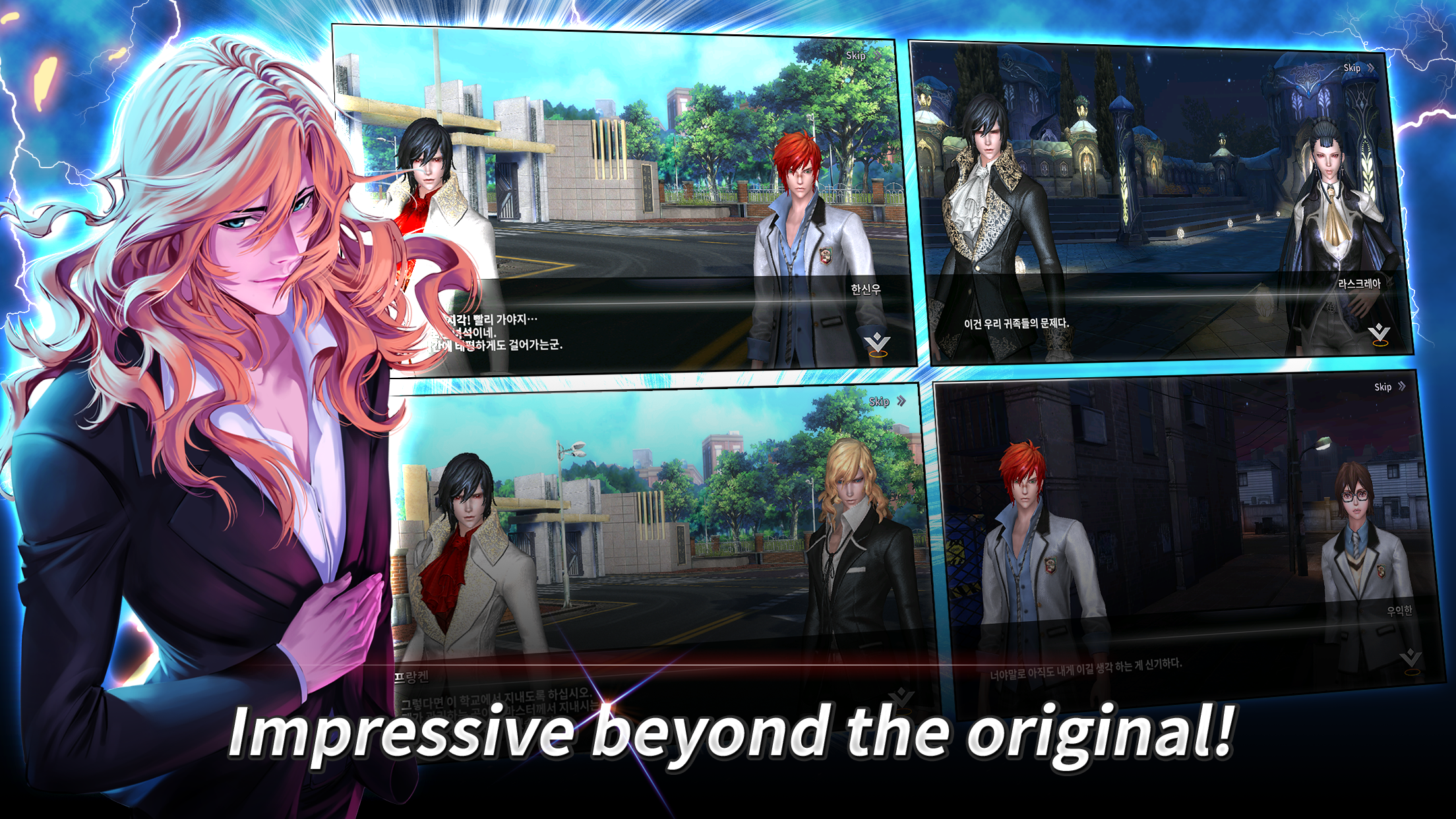Select the 프랑켄 name label

pos(411,677)
